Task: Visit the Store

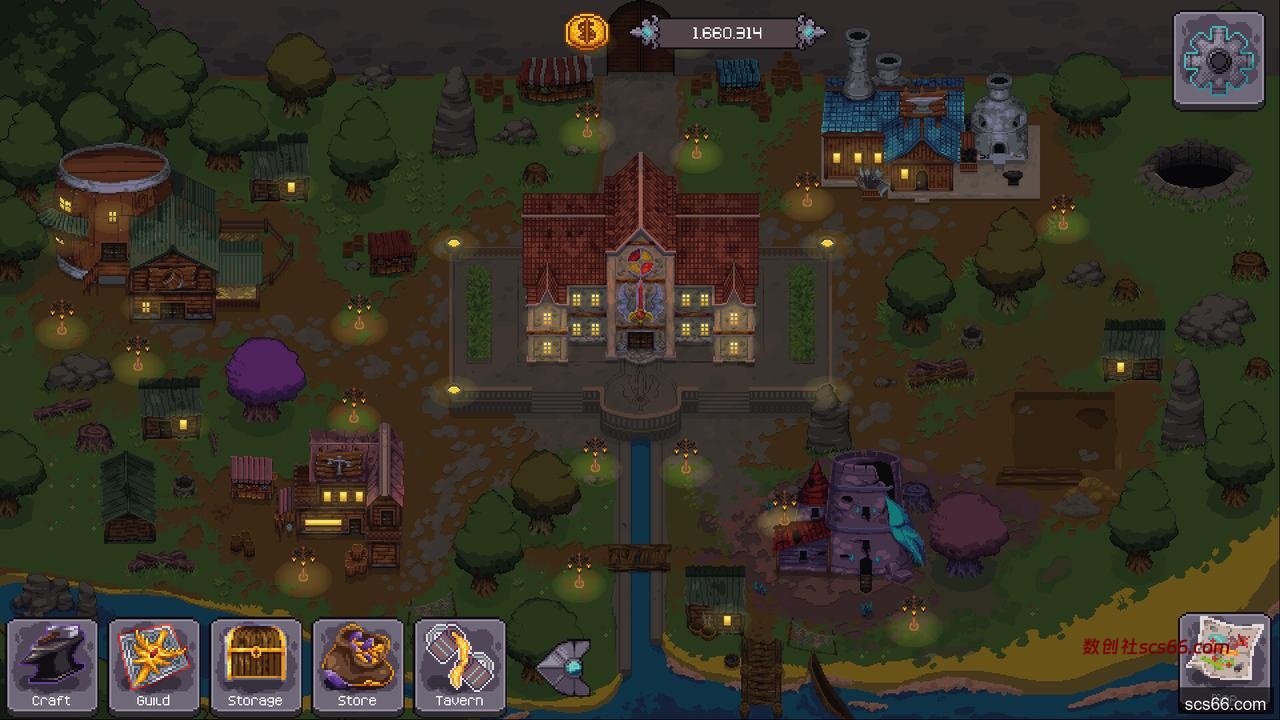Action: (358, 665)
